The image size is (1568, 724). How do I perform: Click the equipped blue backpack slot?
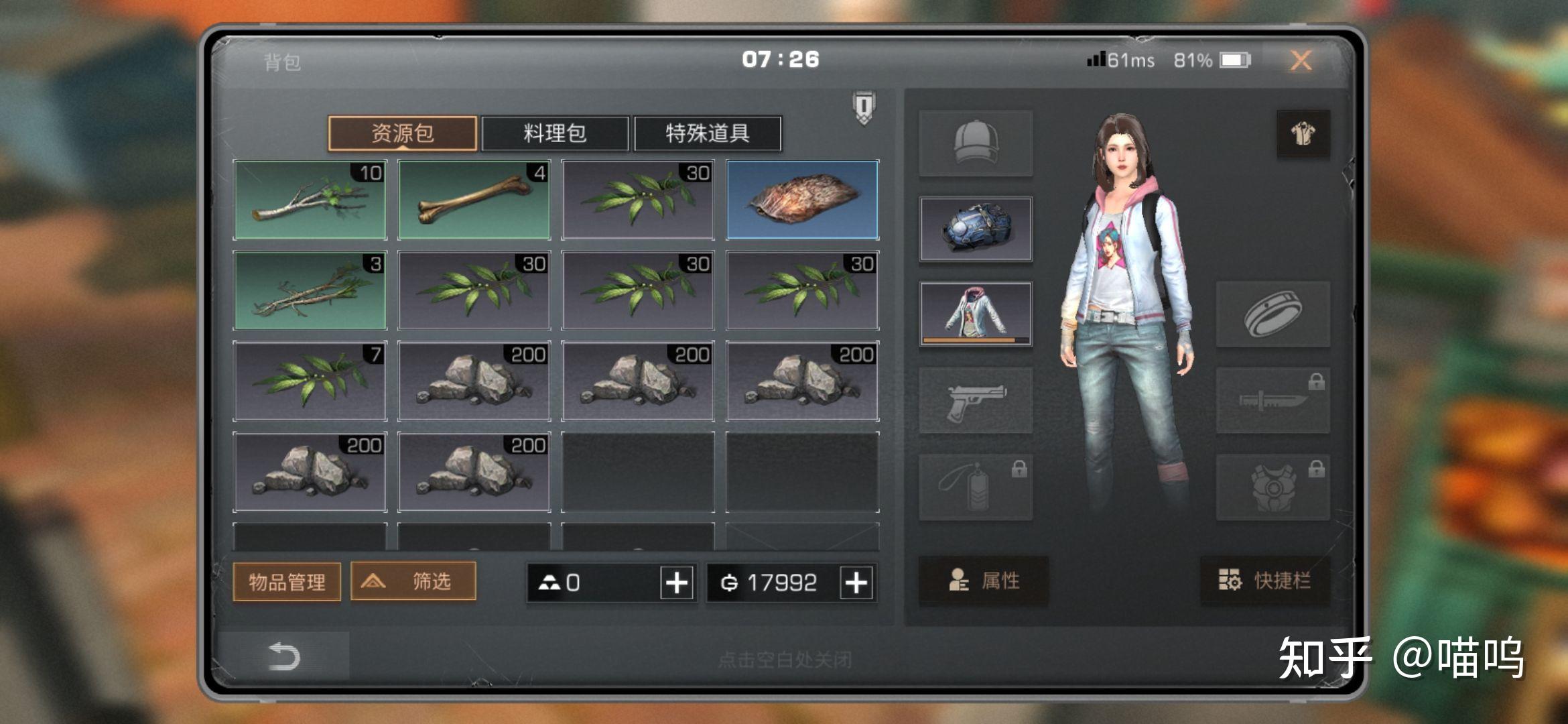[976, 229]
